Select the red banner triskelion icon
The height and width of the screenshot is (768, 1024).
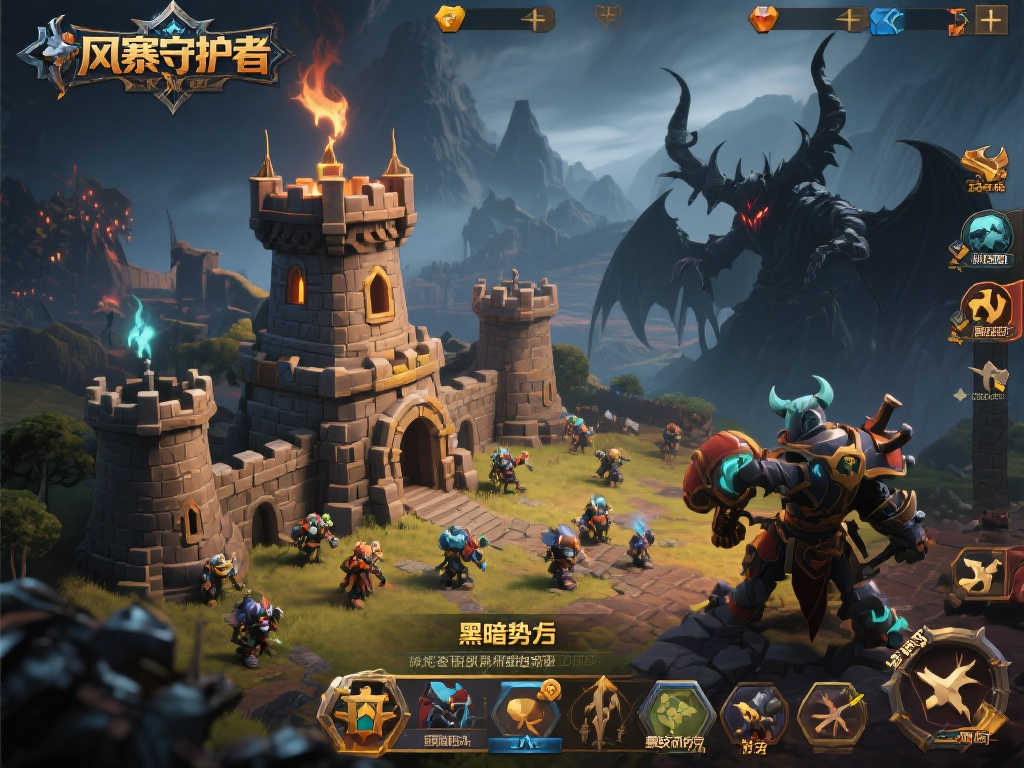point(988,309)
